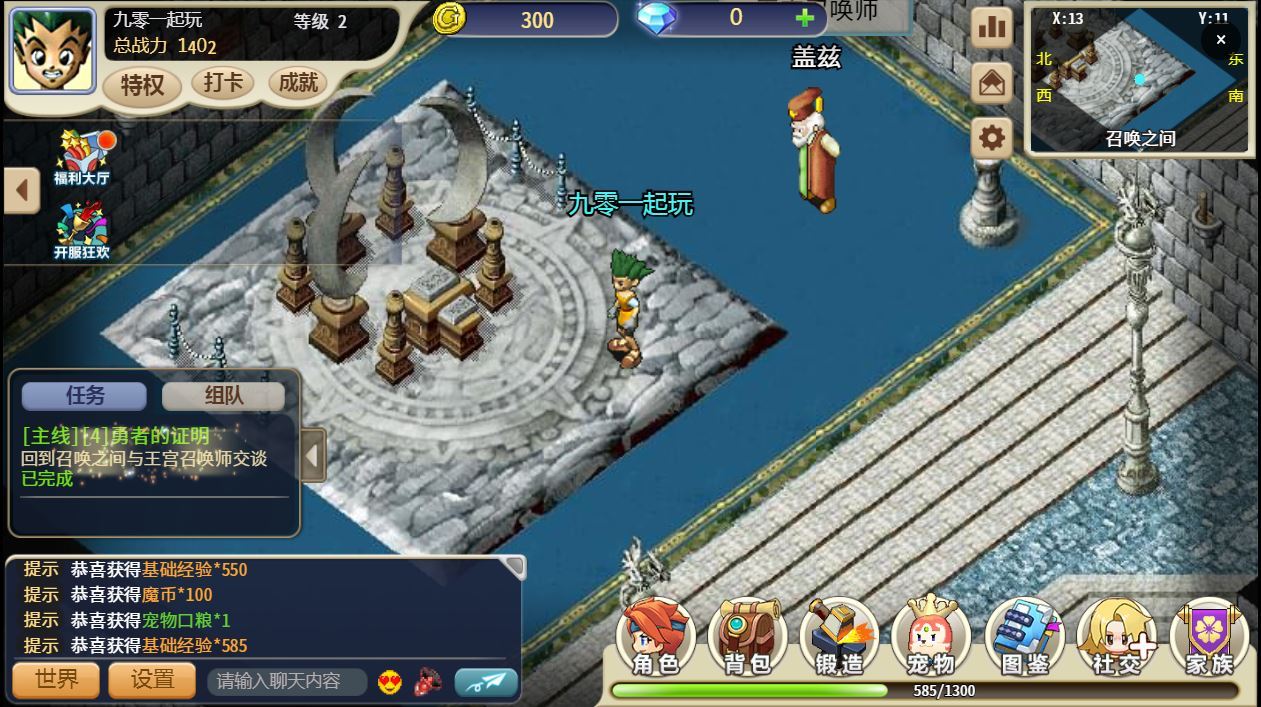Hide the quest panel with its side arrow
The image size is (1261, 707).
(313, 456)
